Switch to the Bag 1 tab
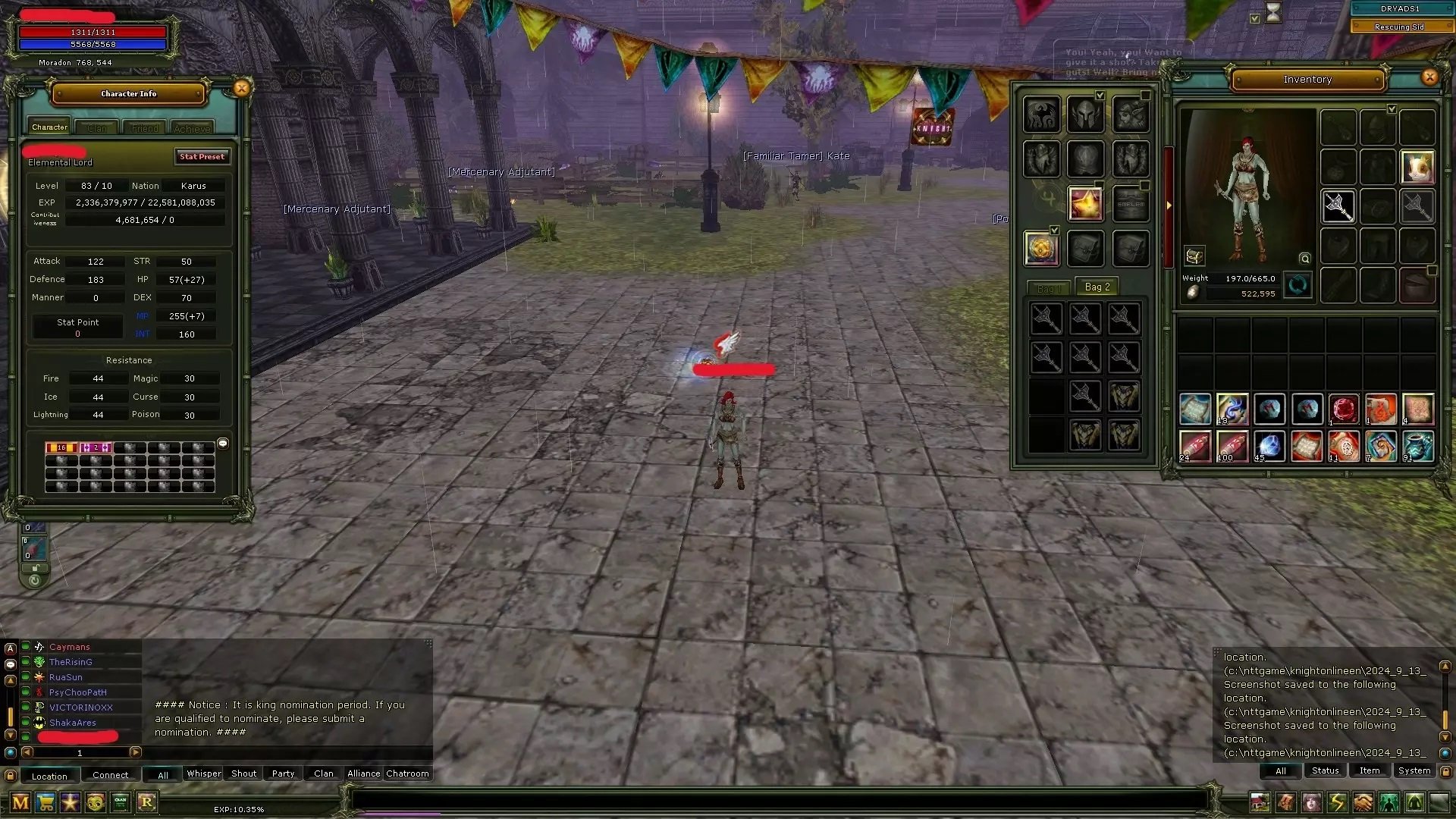The image size is (1456, 819). (1049, 288)
